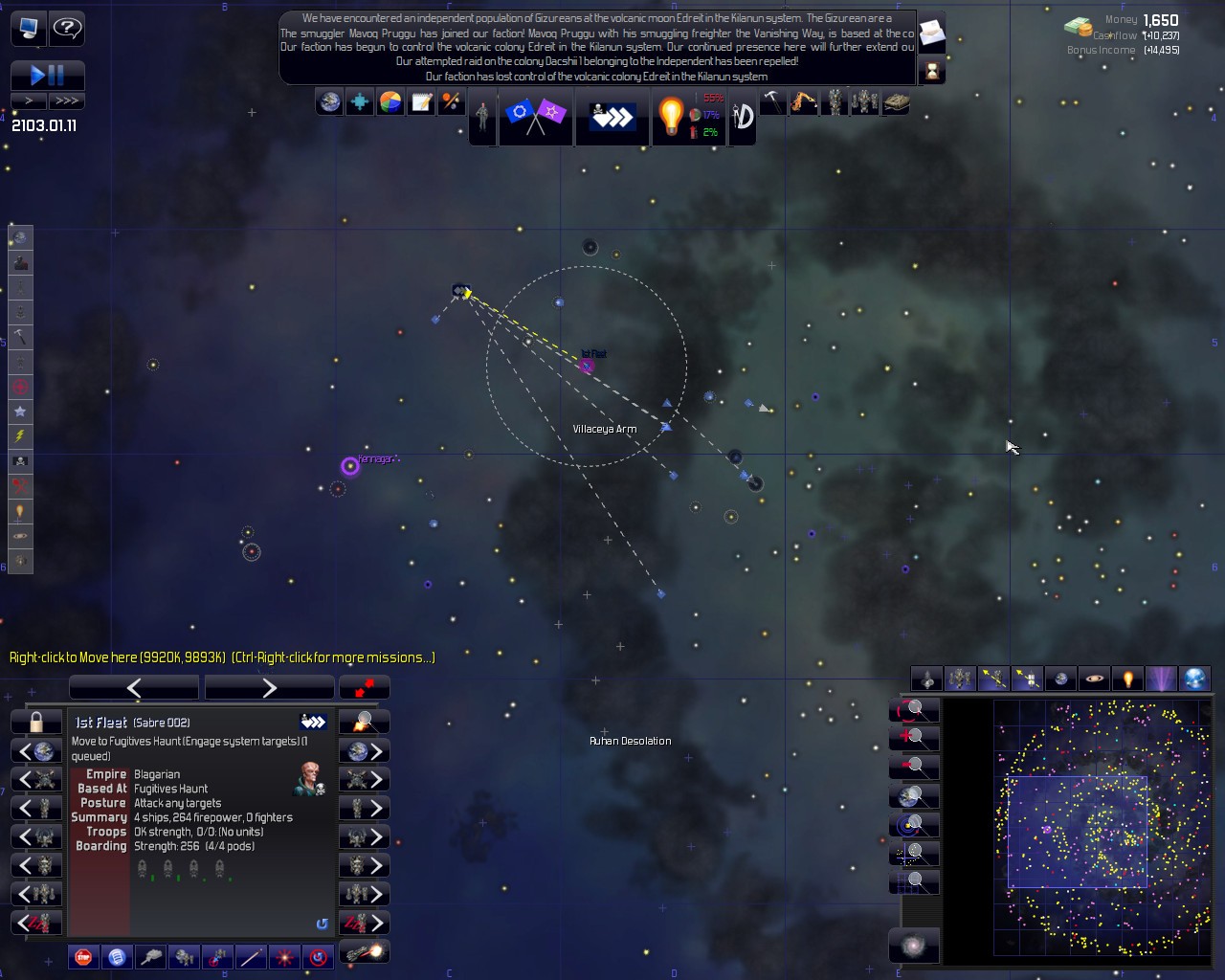Open the pie chart empire comparison

point(390,101)
